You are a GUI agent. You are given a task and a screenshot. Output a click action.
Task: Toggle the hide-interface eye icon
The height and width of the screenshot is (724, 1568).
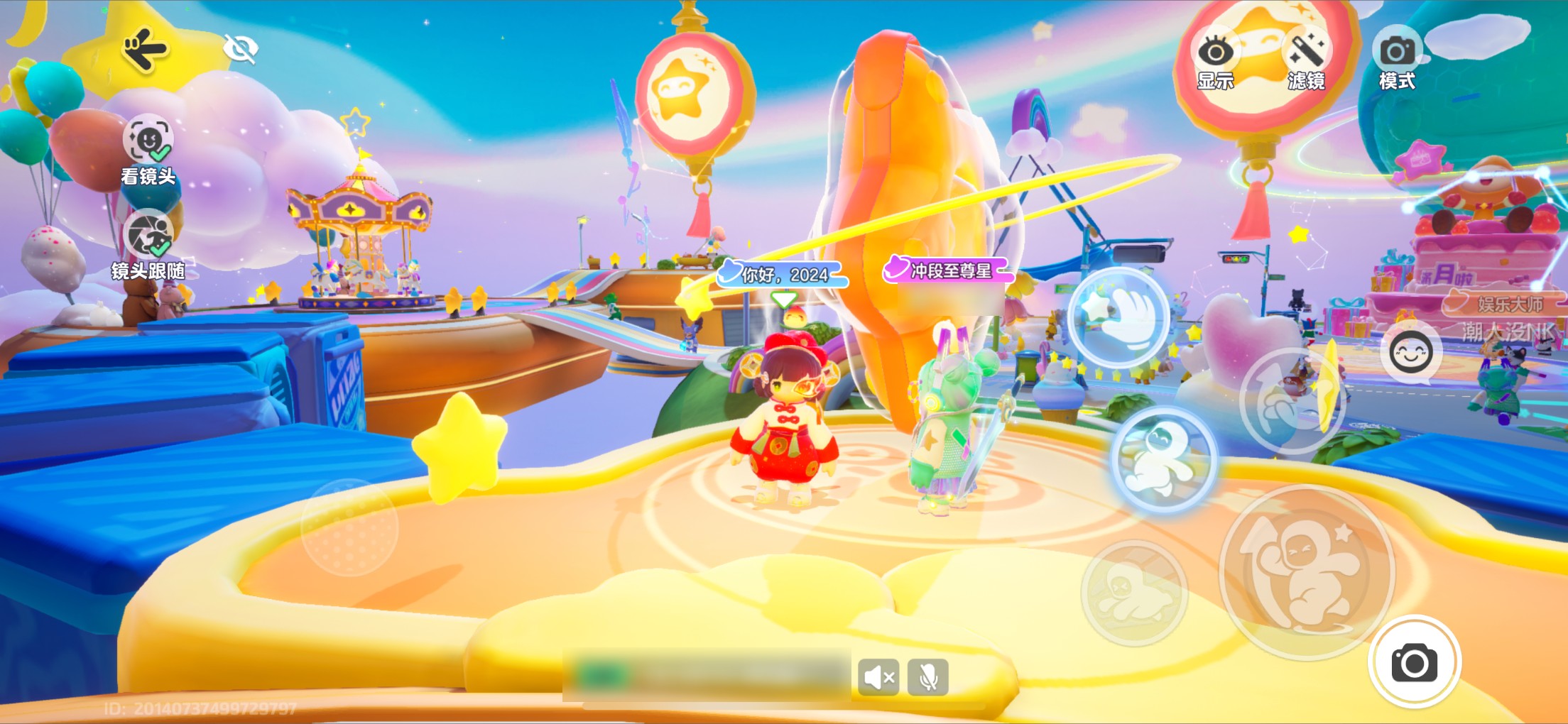tap(240, 49)
